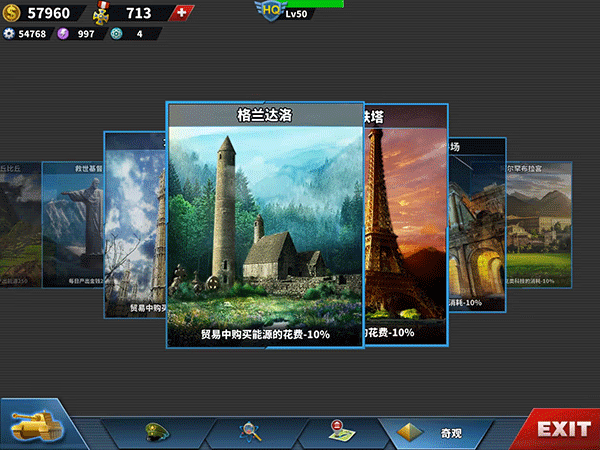Exit the wonders screen
This screenshot has height=450, width=600.
click(x=563, y=429)
